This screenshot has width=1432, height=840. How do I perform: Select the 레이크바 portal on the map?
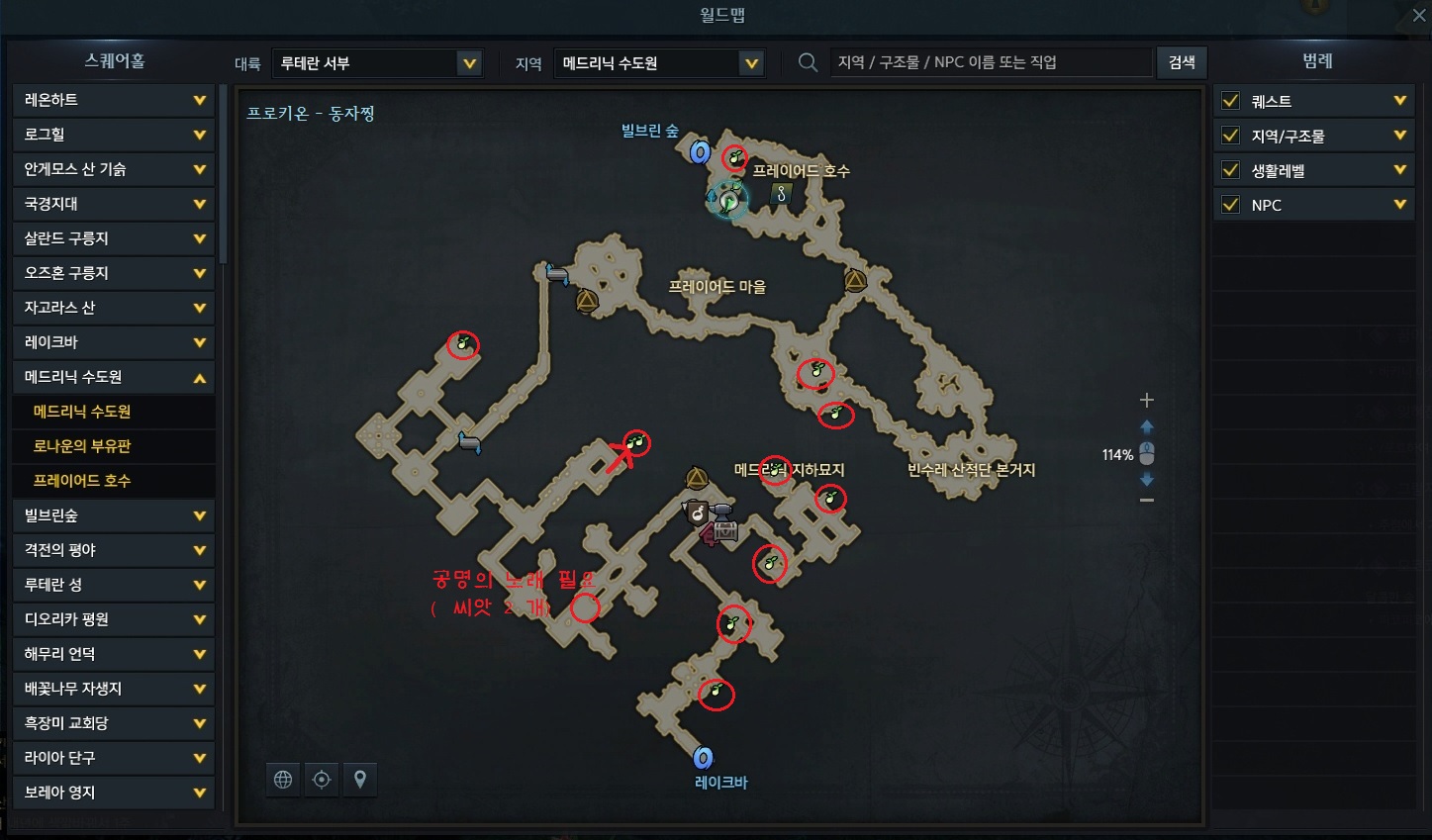coord(703,758)
